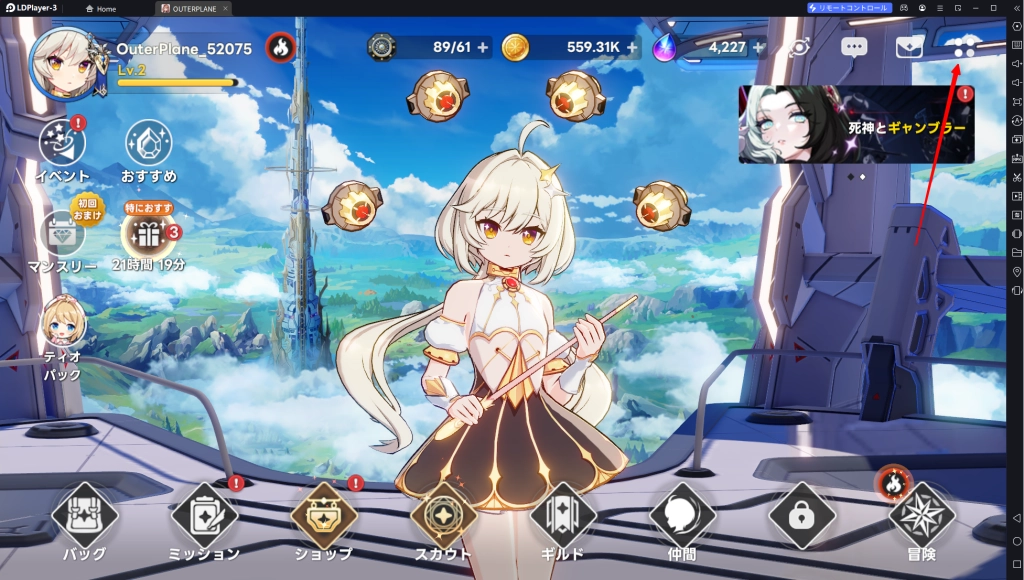This screenshot has height=580, width=1024.
Task: Open the 仲間 companions menu
Action: click(682, 517)
